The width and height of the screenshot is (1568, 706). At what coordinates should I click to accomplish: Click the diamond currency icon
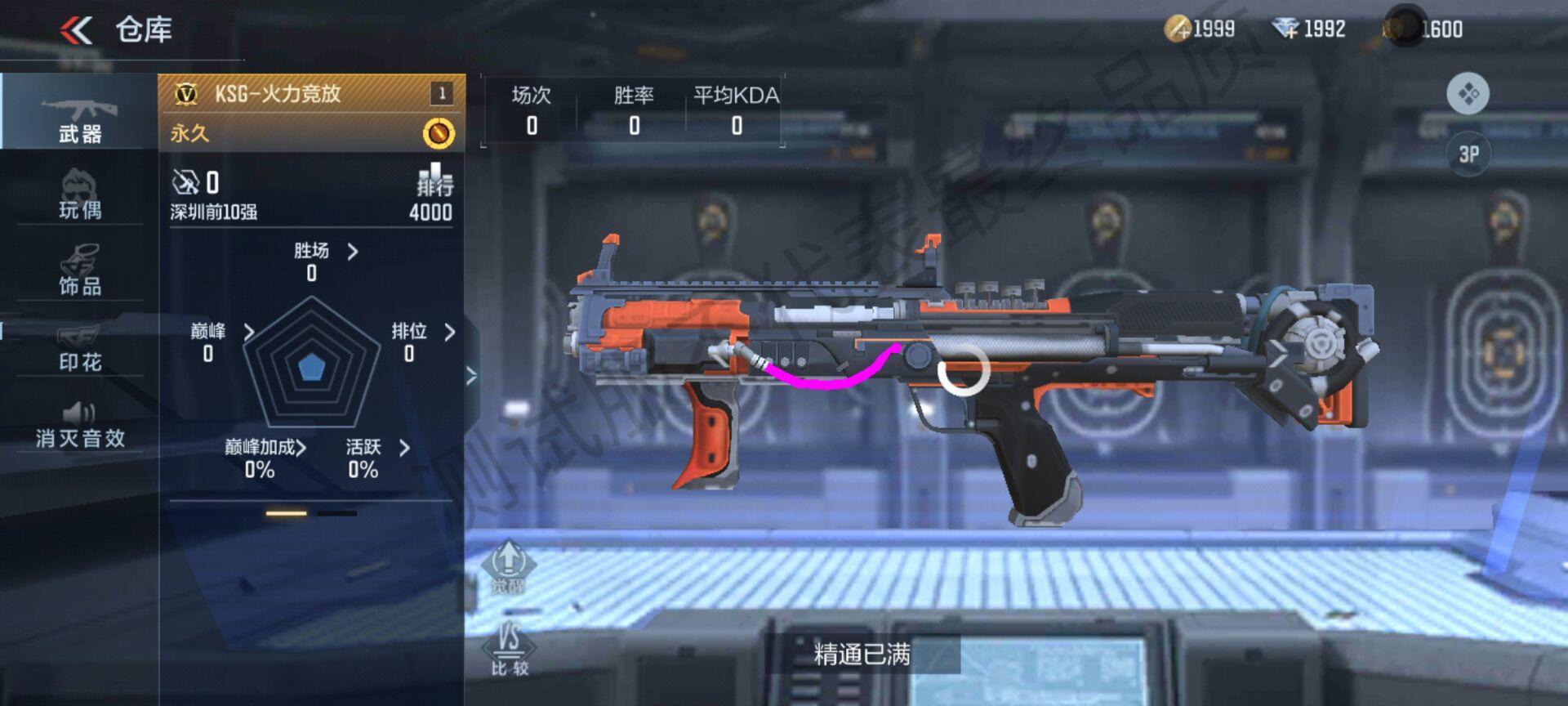1288,27
